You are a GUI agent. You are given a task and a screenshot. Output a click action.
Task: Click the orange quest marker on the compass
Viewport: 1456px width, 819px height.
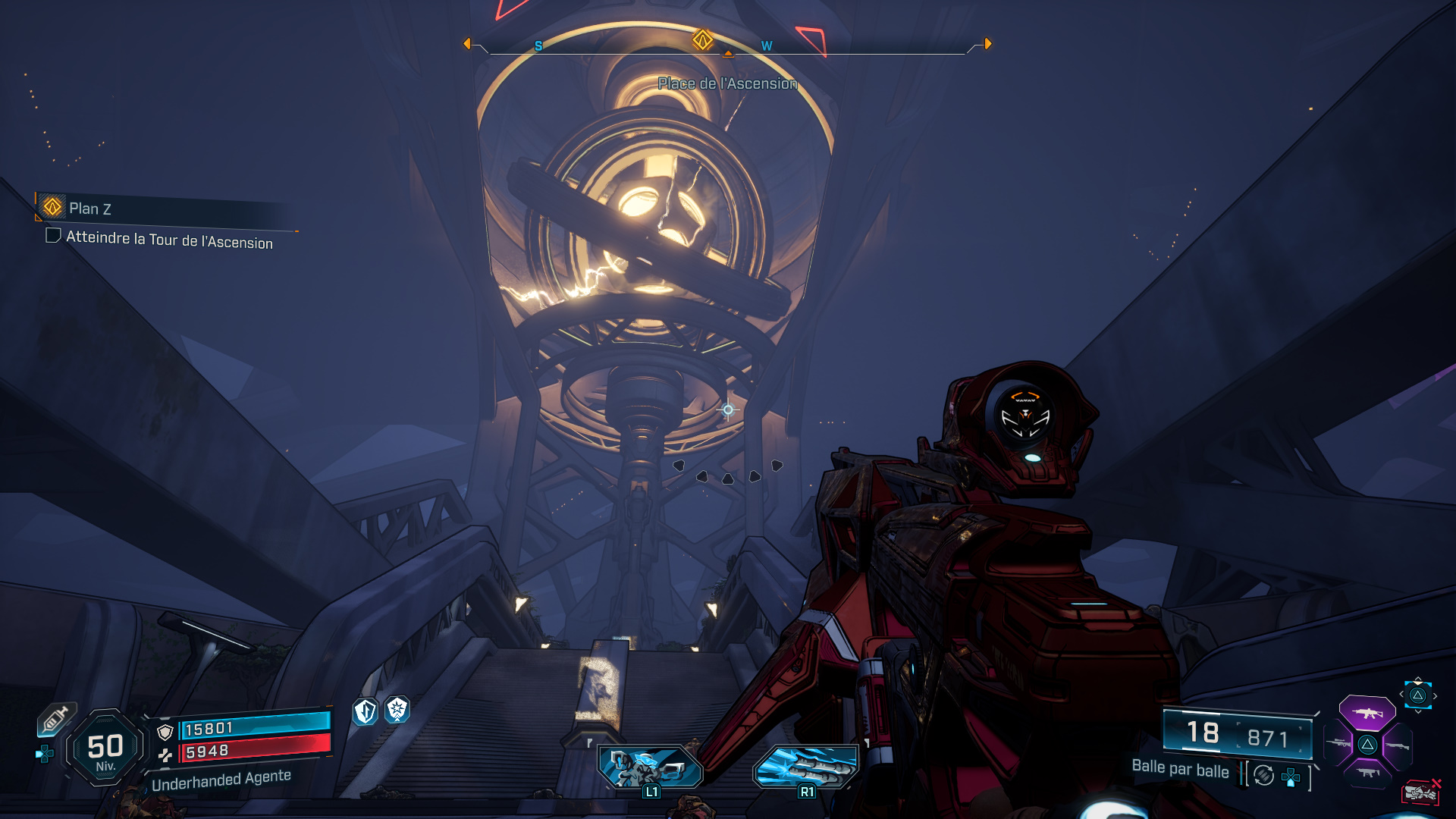tap(703, 40)
